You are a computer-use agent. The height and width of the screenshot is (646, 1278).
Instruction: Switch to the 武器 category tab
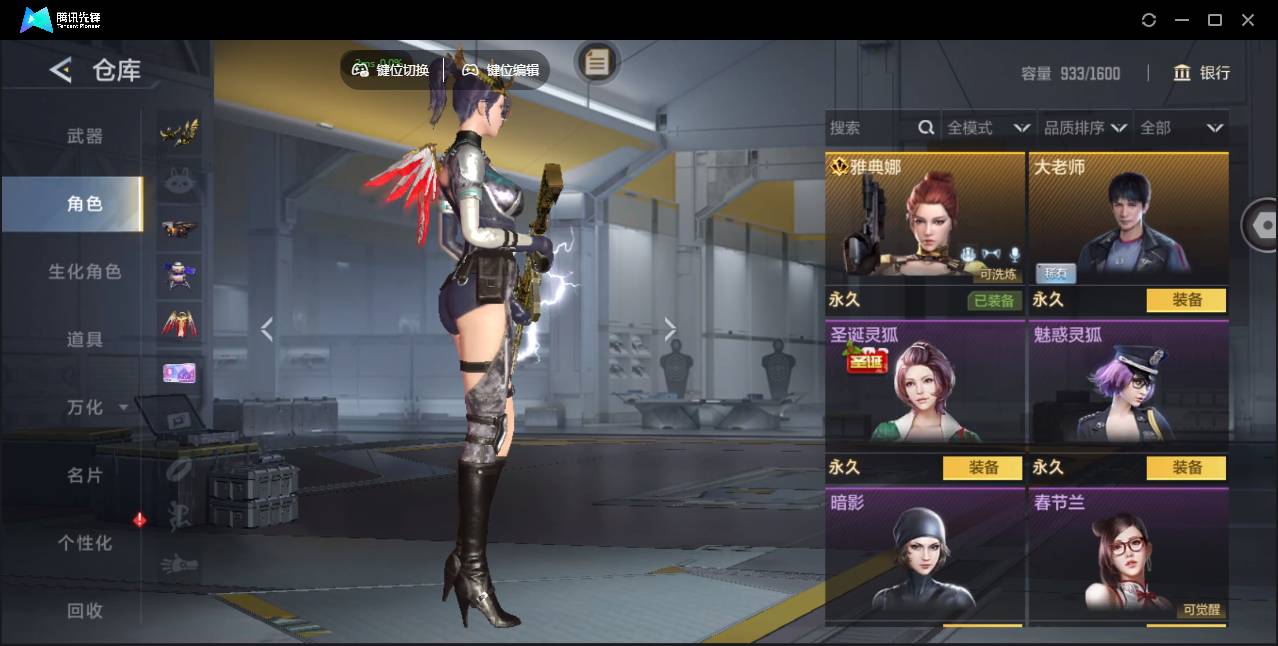[85, 136]
